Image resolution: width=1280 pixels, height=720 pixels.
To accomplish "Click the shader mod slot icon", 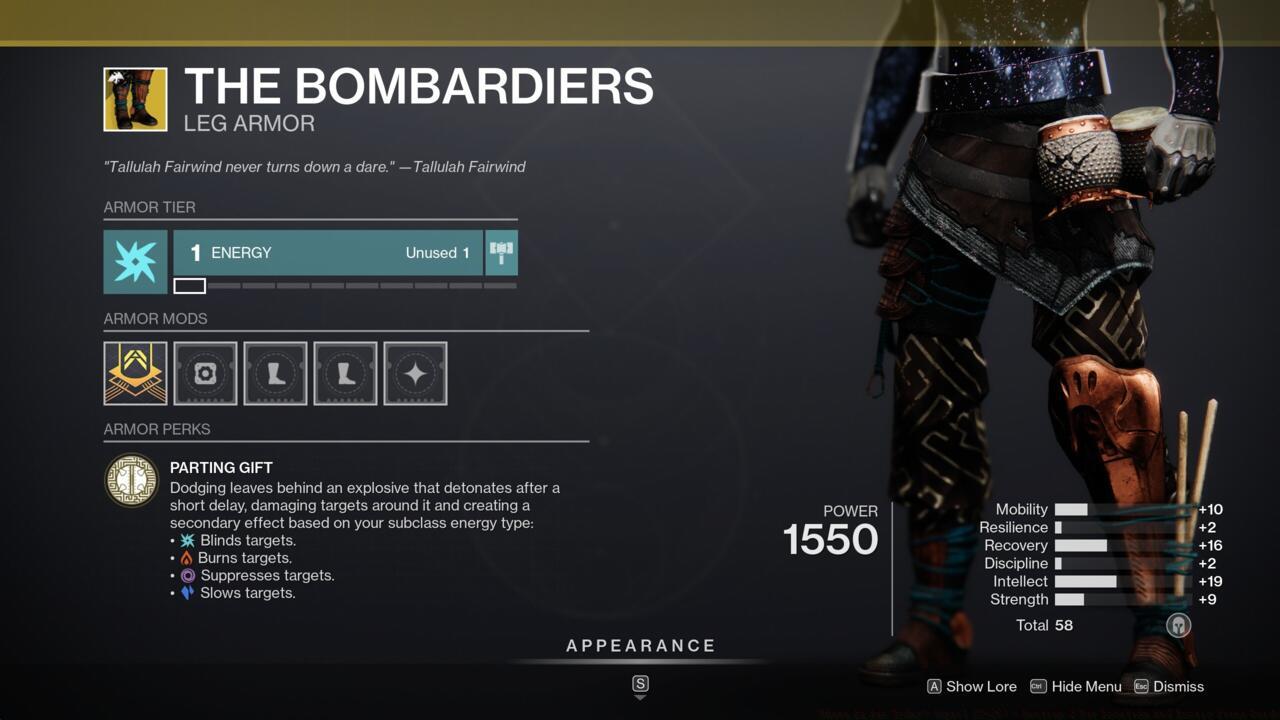I will coord(415,373).
